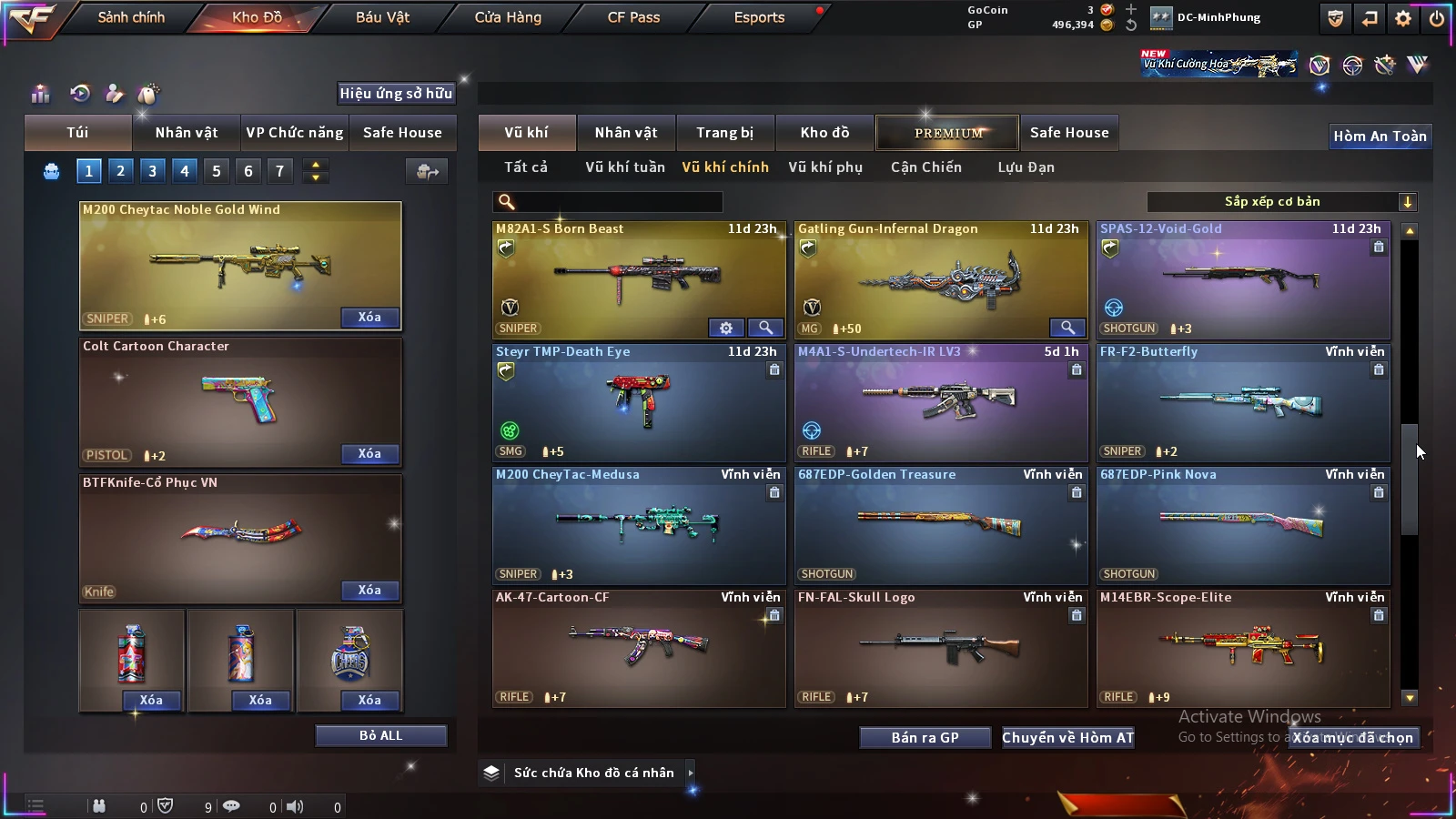Screen dimensions: 1456x819
Task: Filter by Cận Chiến melee weapons
Action: (925, 167)
